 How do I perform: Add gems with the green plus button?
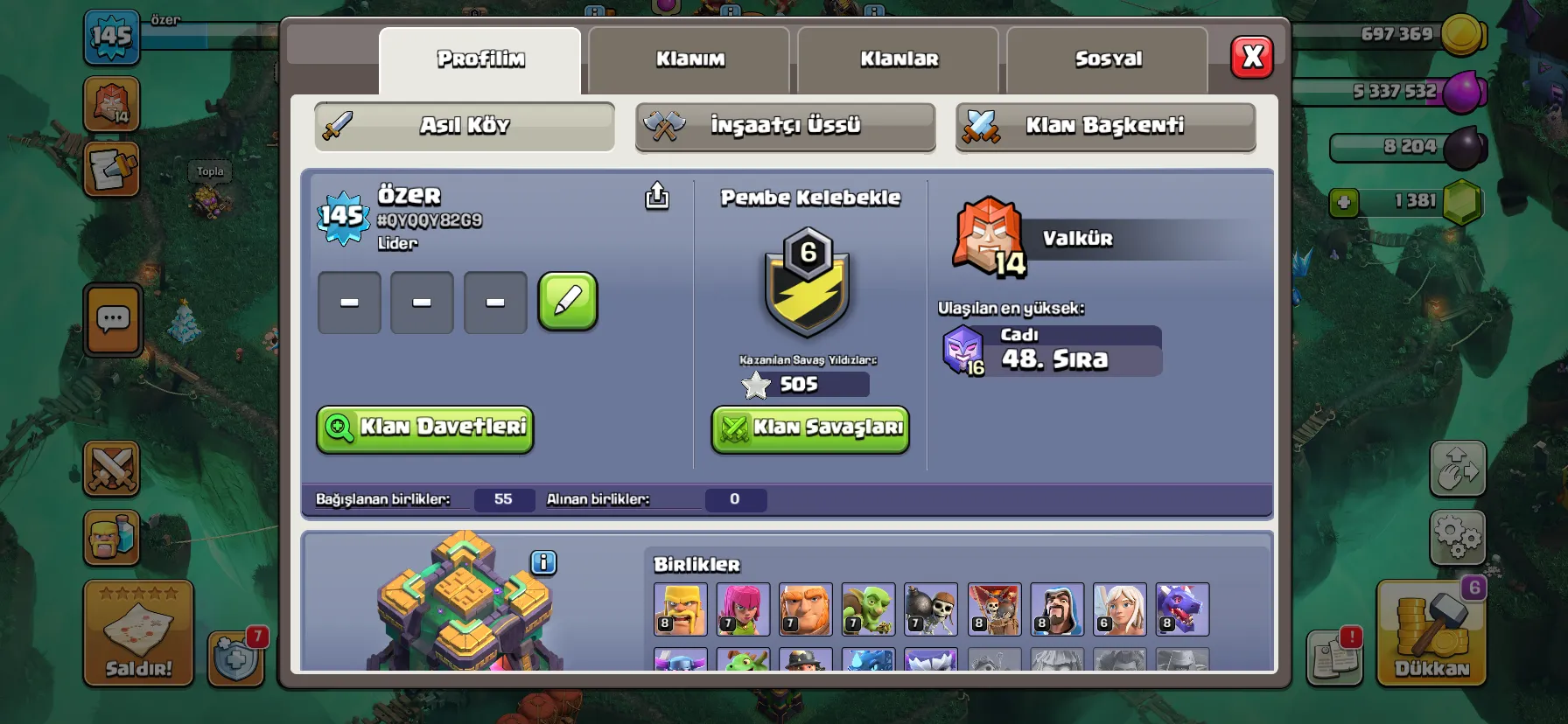(1344, 203)
